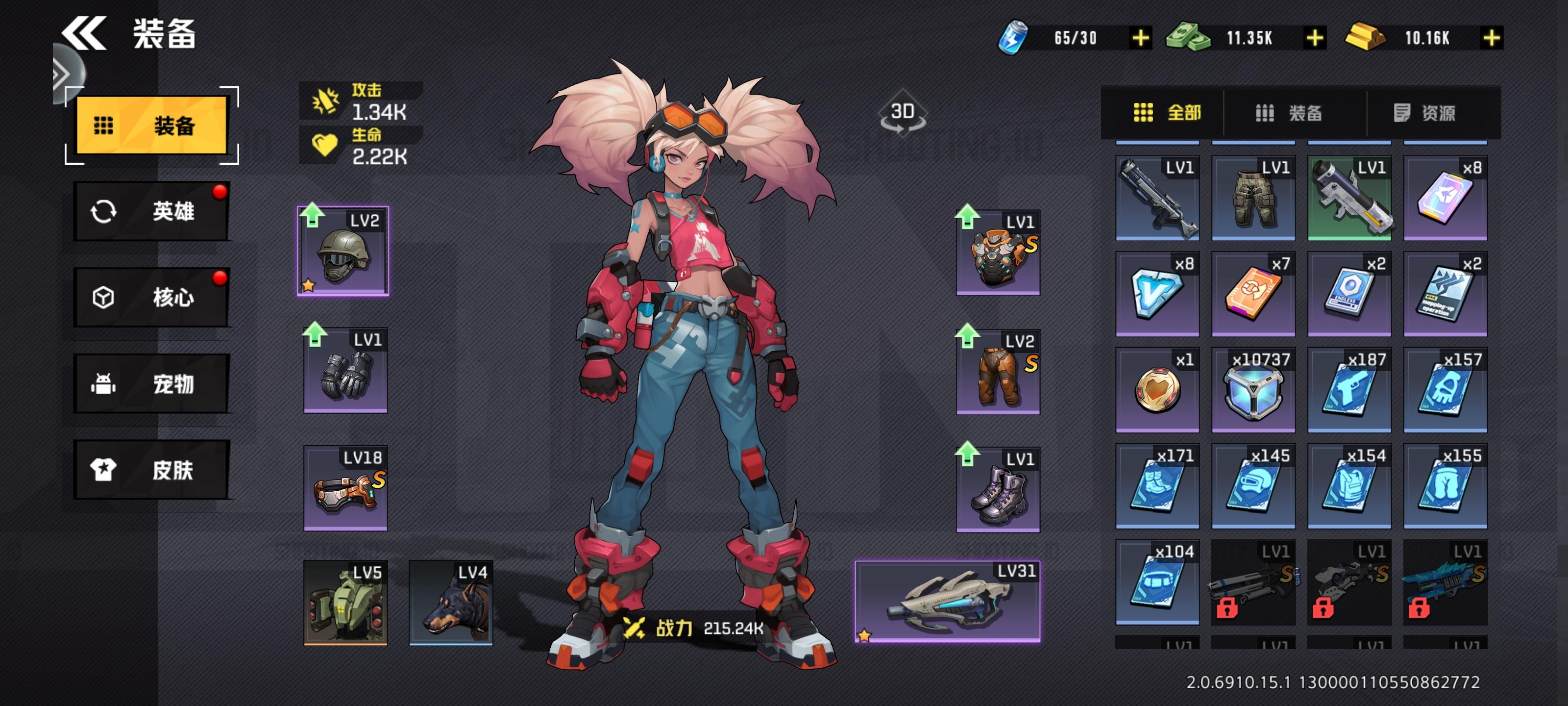This screenshot has height=706, width=1568.
Task: Add more gold bars with plus button
Action: click(1491, 38)
